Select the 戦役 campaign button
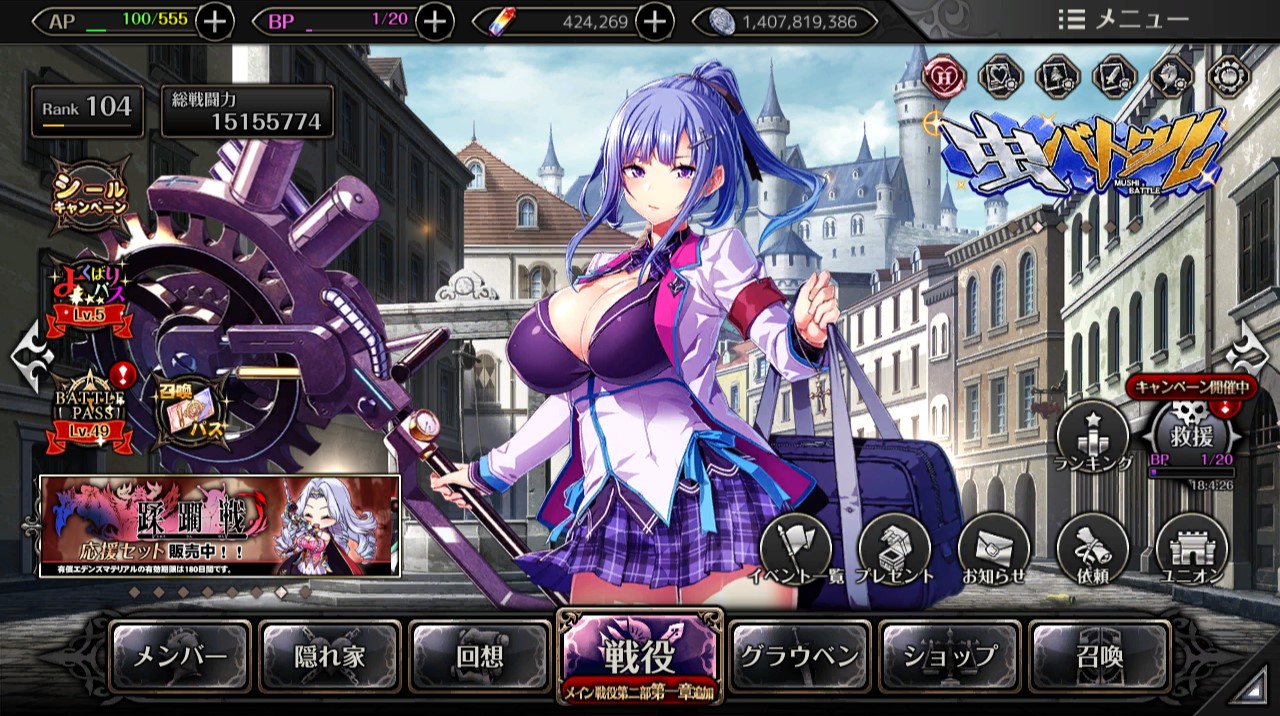This screenshot has width=1280, height=716. pos(639,656)
